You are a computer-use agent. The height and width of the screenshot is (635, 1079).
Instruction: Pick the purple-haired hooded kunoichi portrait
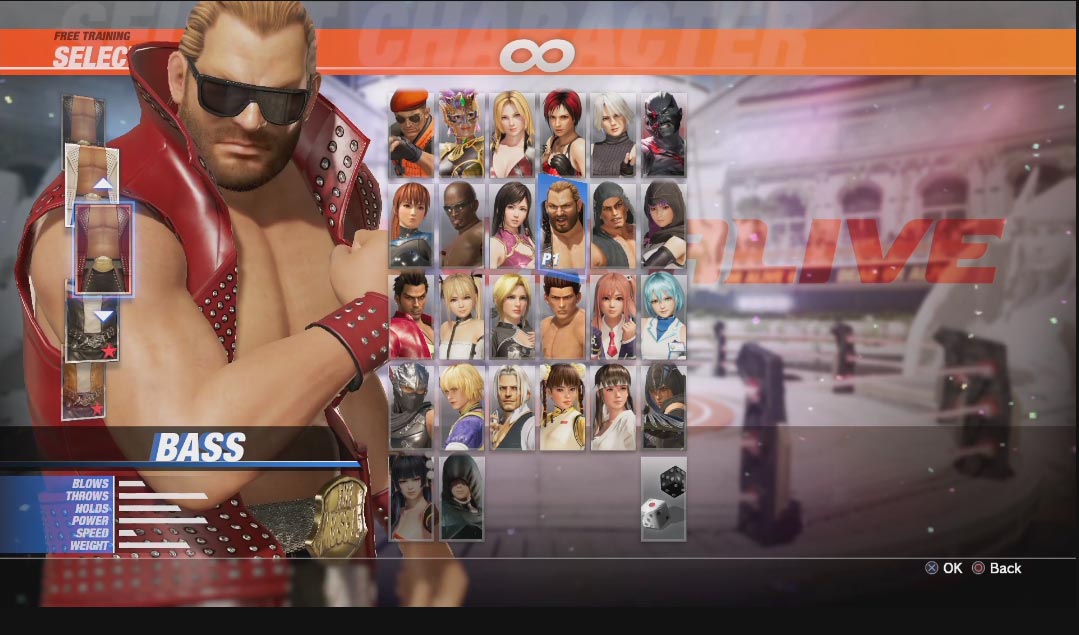663,225
